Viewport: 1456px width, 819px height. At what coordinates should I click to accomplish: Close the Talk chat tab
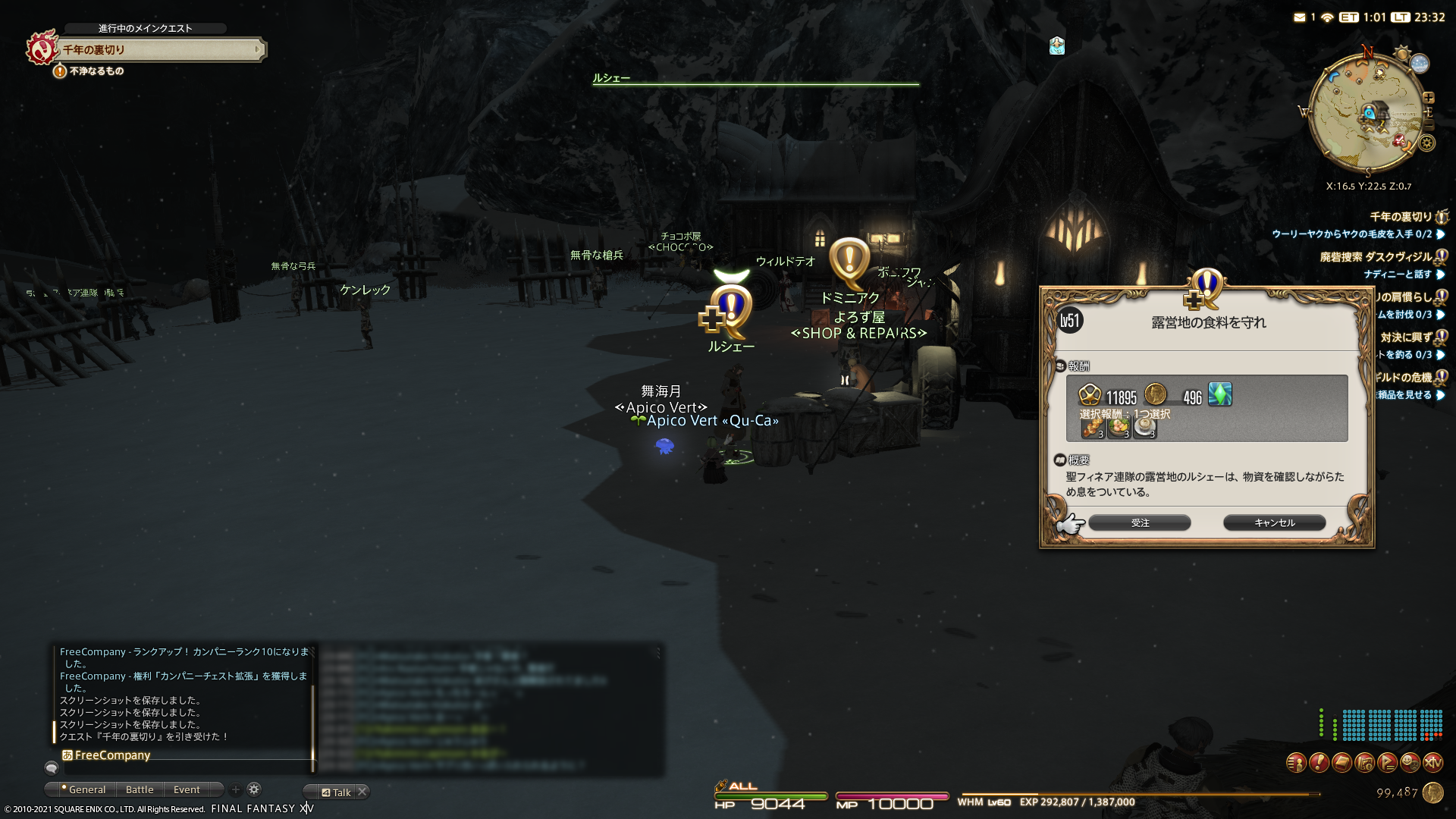point(362,792)
